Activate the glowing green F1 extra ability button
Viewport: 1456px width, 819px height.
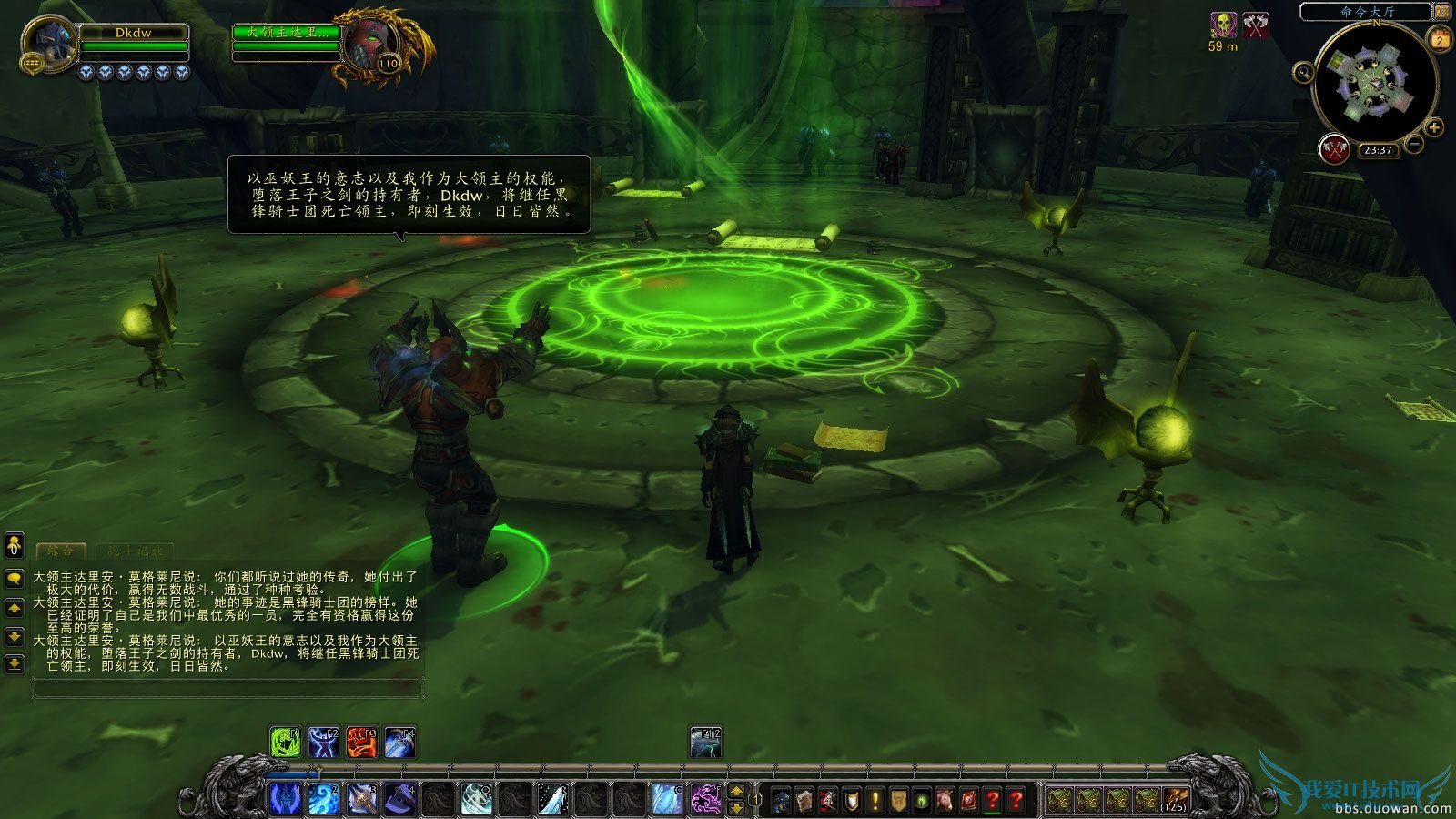[x=284, y=743]
